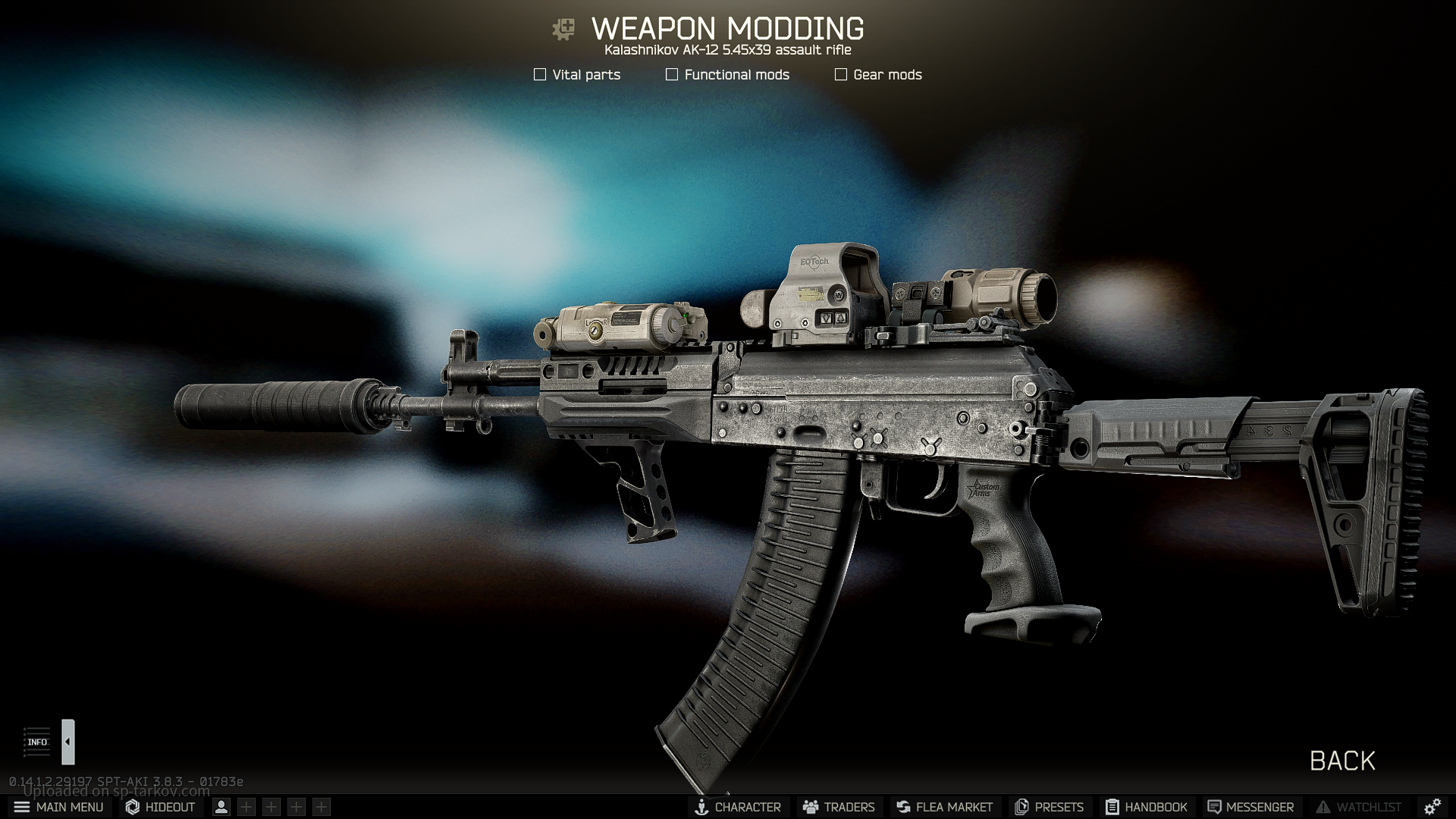
Task: Tick the Gear mods checkbox
Action: click(841, 74)
